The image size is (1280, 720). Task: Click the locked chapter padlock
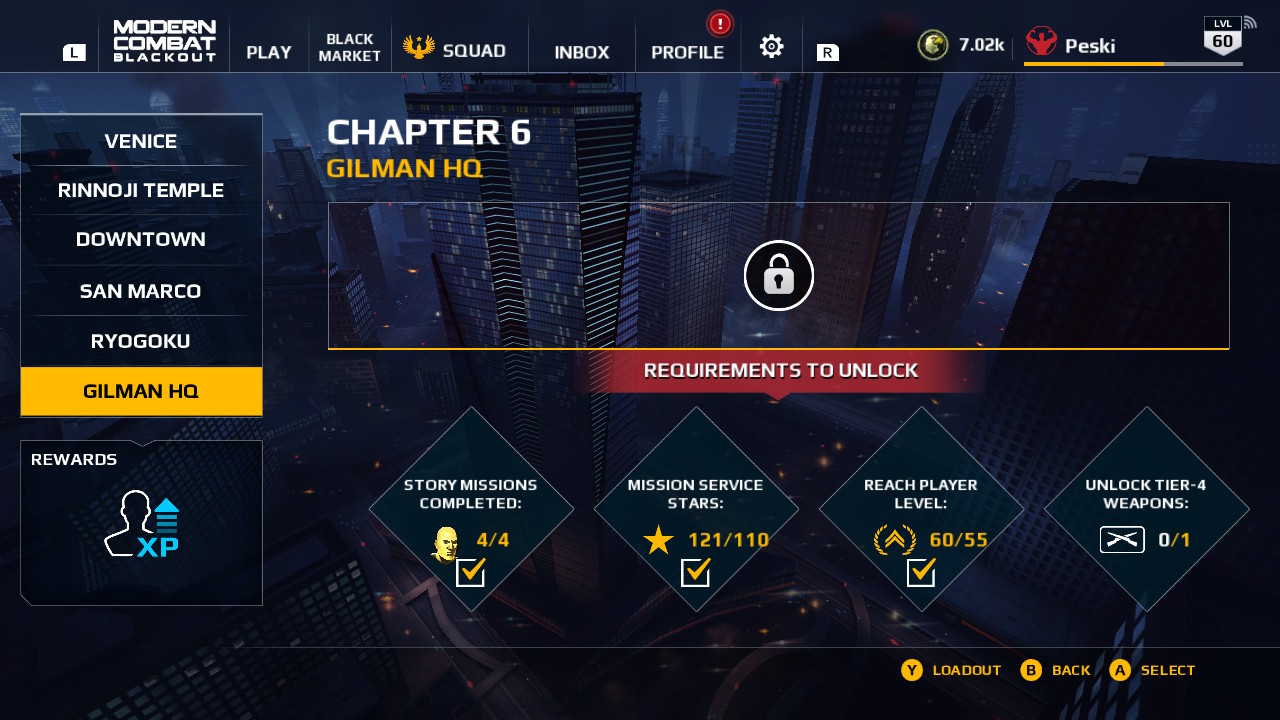(x=778, y=275)
